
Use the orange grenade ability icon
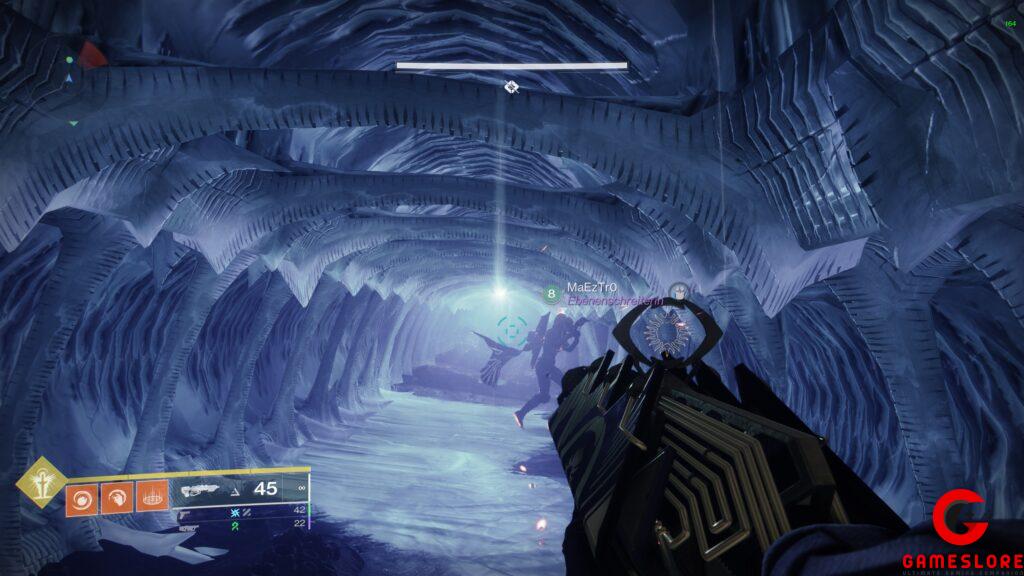pos(81,497)
